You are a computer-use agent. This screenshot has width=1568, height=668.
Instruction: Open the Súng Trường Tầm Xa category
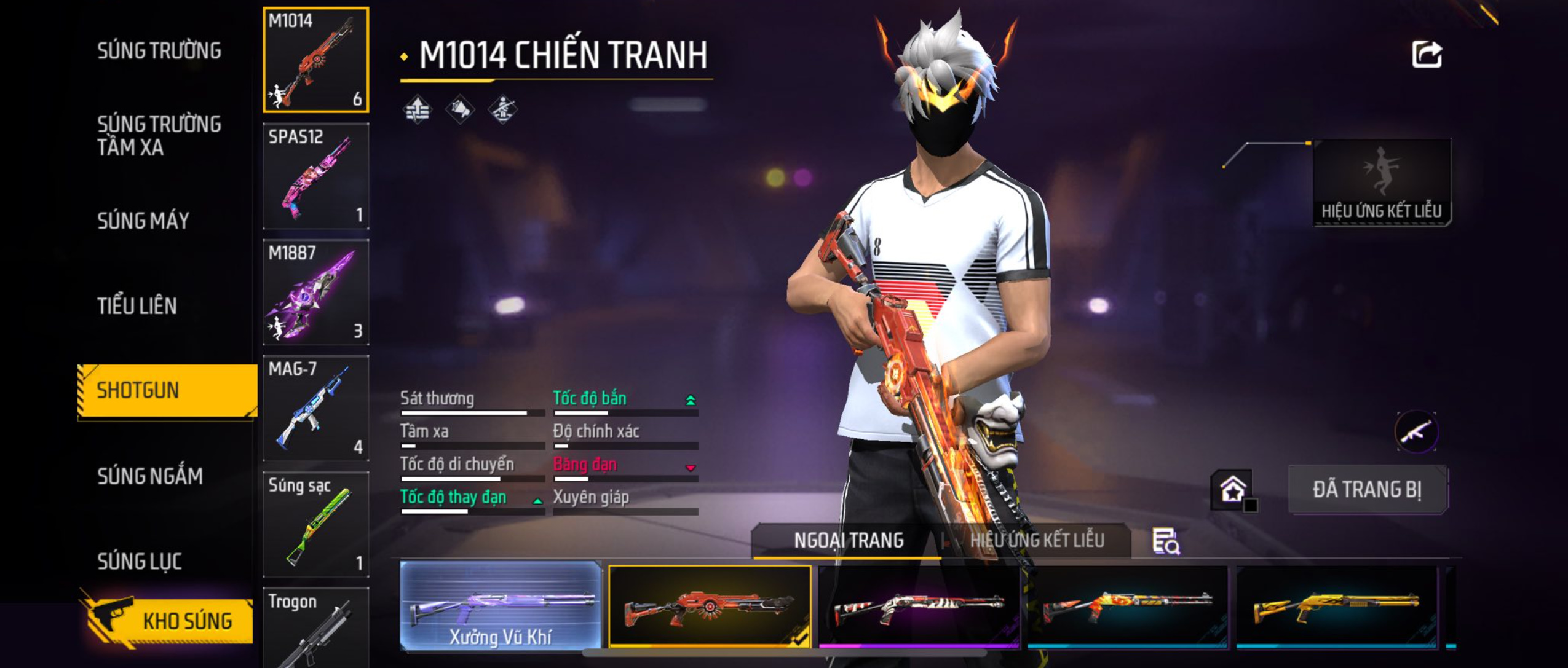coord(159,135)
